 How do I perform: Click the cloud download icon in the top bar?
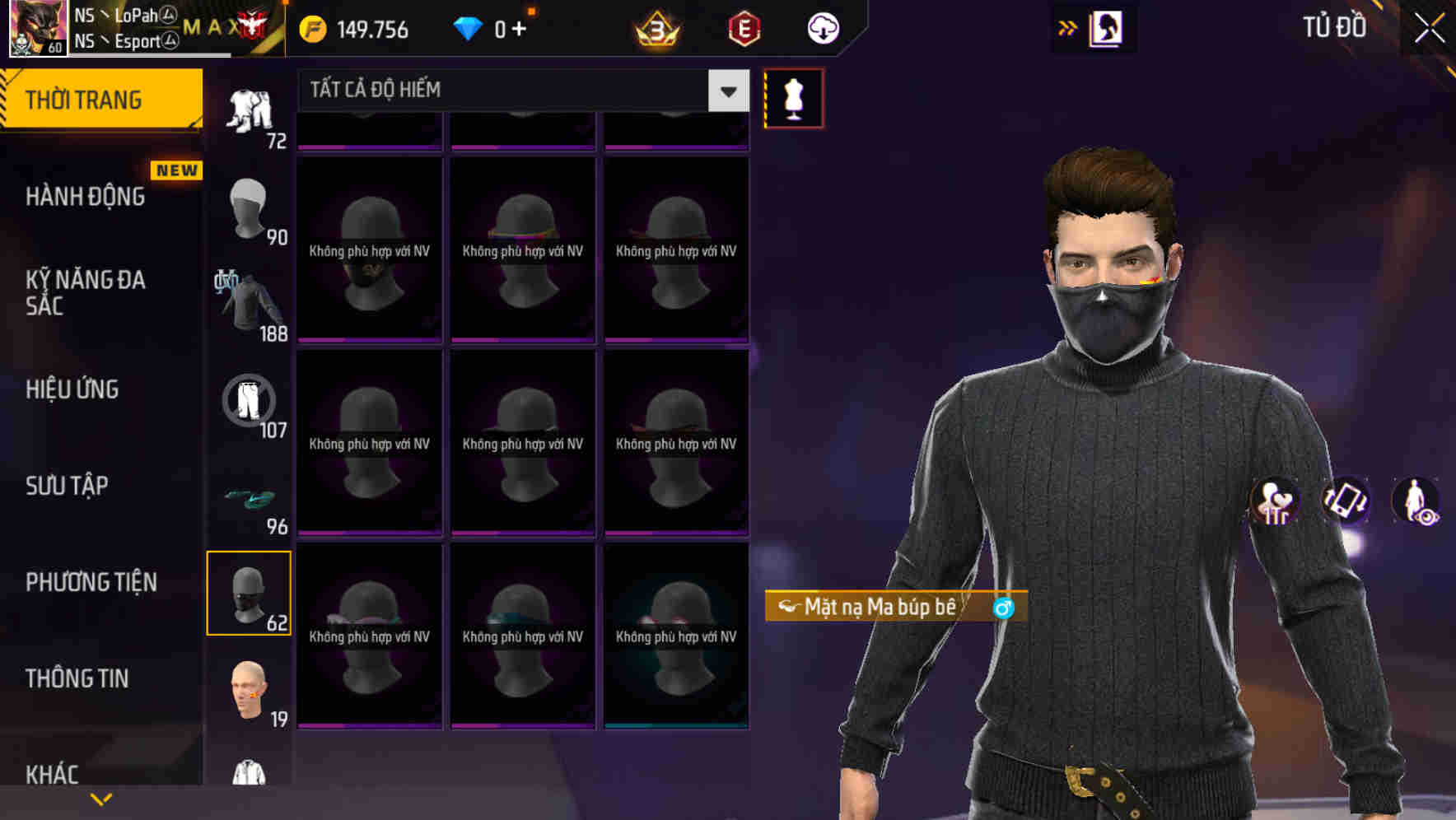(822, 27)
